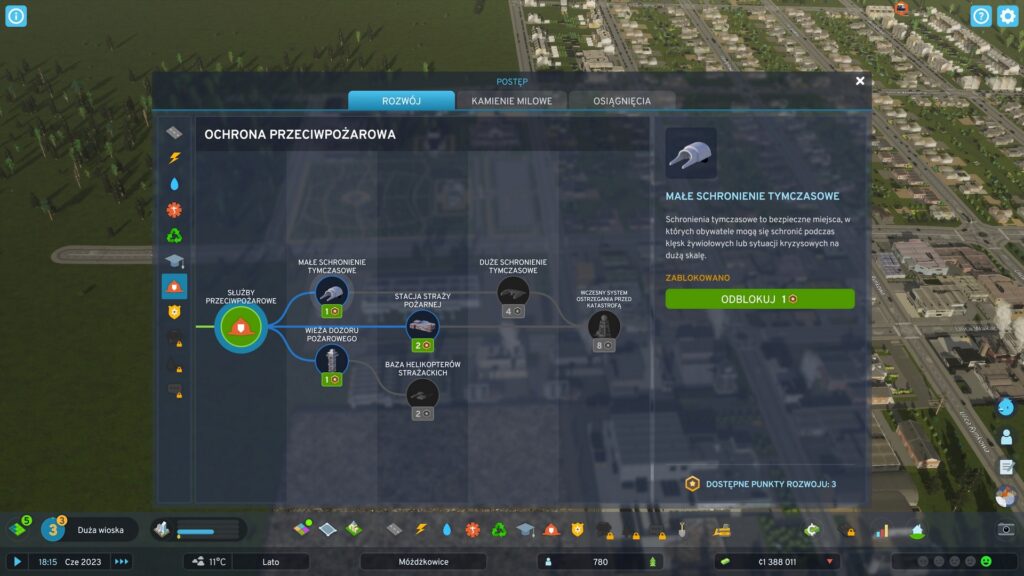Pick the Stacja Straży Pożarnej node
This screenshot has width=1024, height=576.
point(422,325)
